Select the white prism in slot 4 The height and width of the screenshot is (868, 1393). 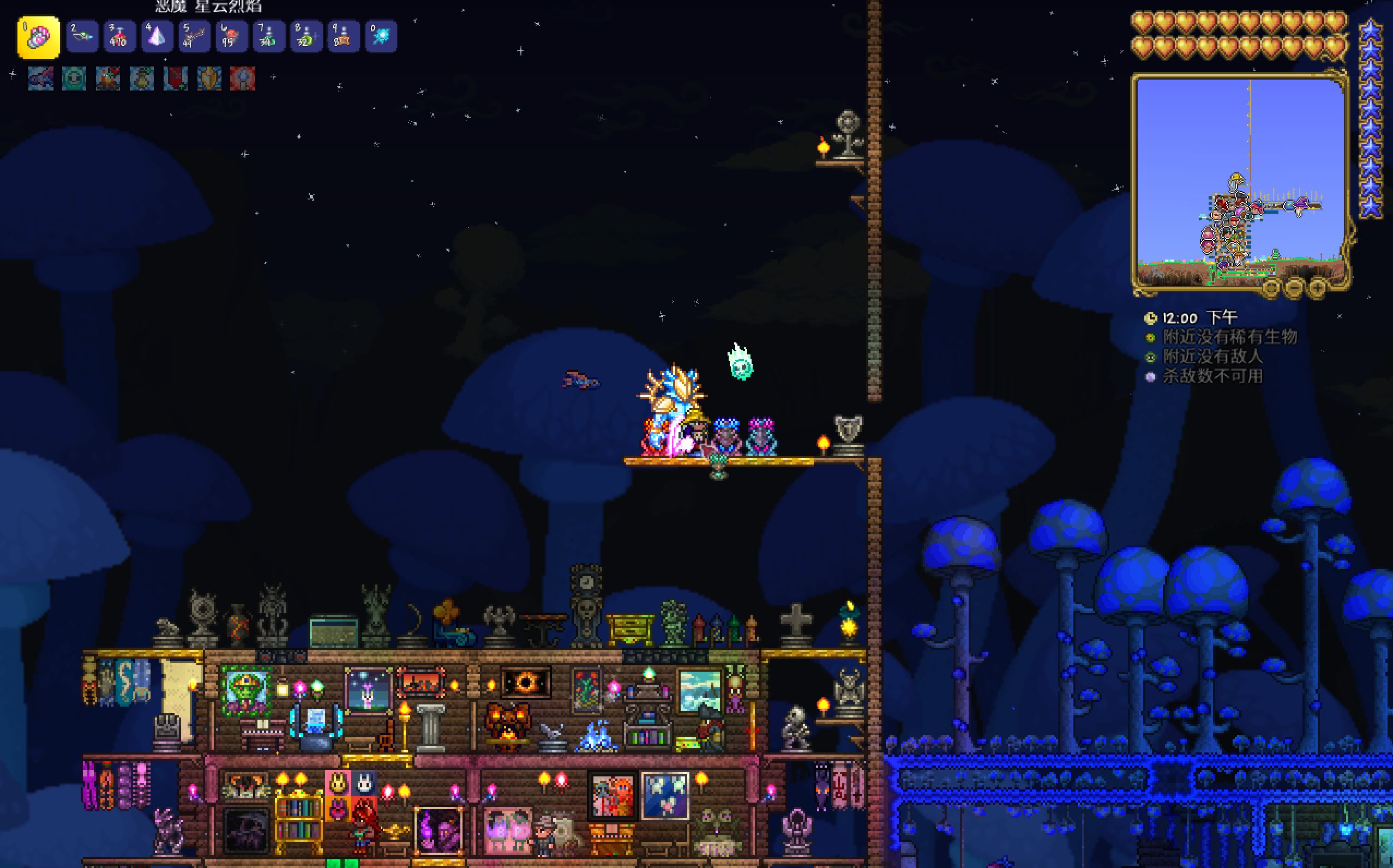pyautogui.click(x=157, y=37)
